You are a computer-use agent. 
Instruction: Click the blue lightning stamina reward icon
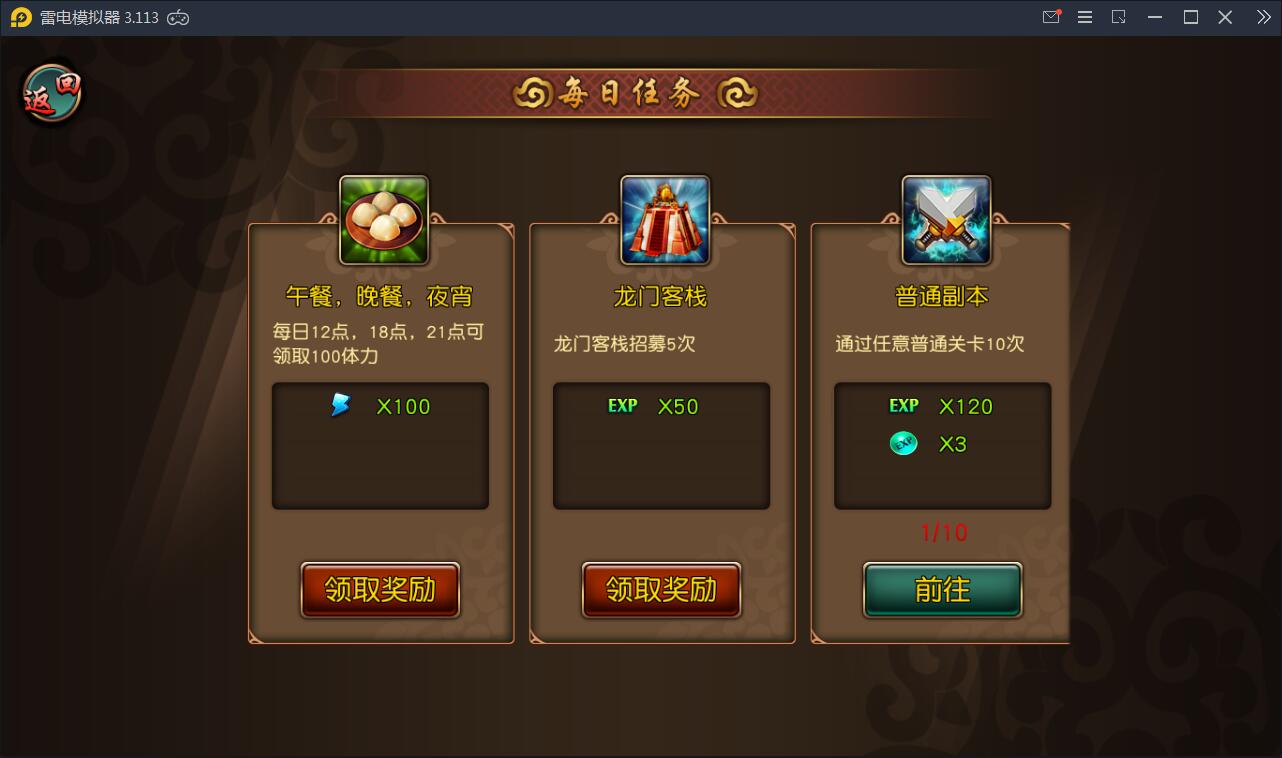[x=340, y=405]
